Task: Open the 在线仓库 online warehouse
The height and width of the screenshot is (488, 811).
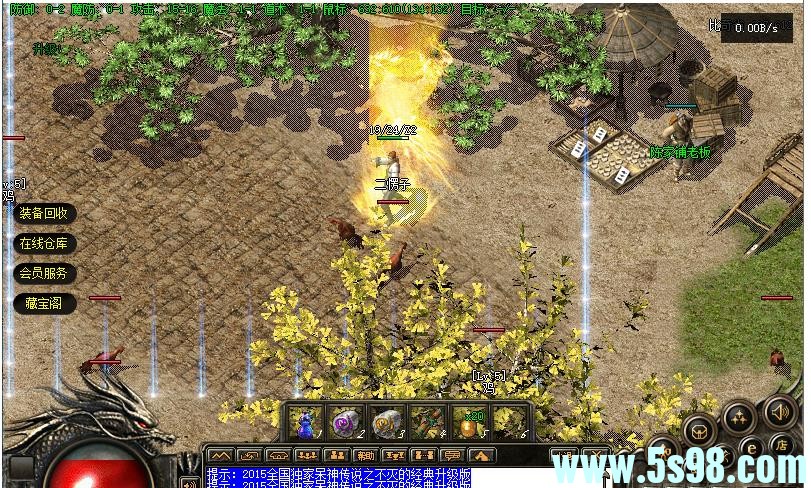Action: 44,243
